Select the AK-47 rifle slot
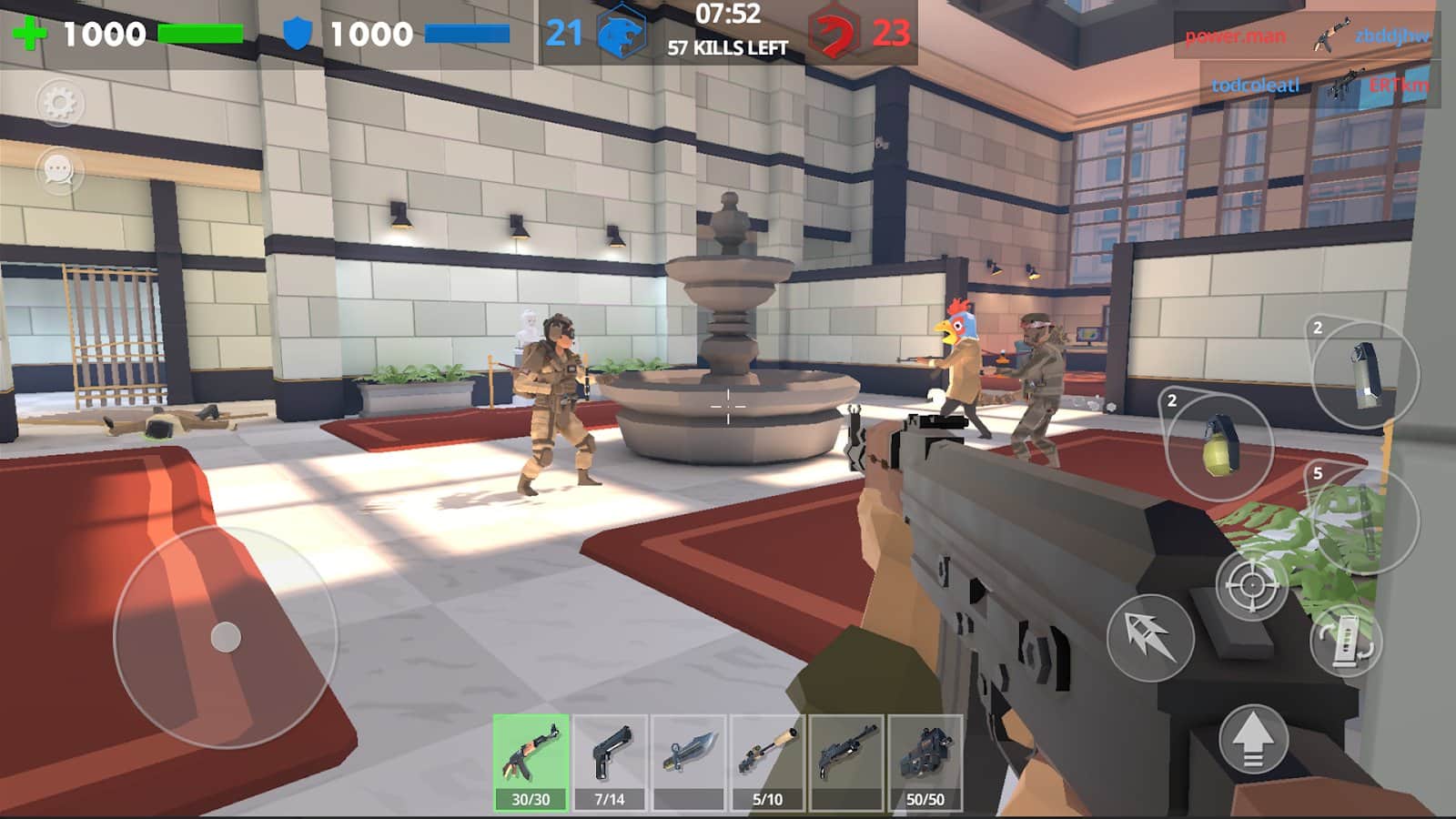The image size is (1456, 819). pyautogui.click(x=531, y=761)
